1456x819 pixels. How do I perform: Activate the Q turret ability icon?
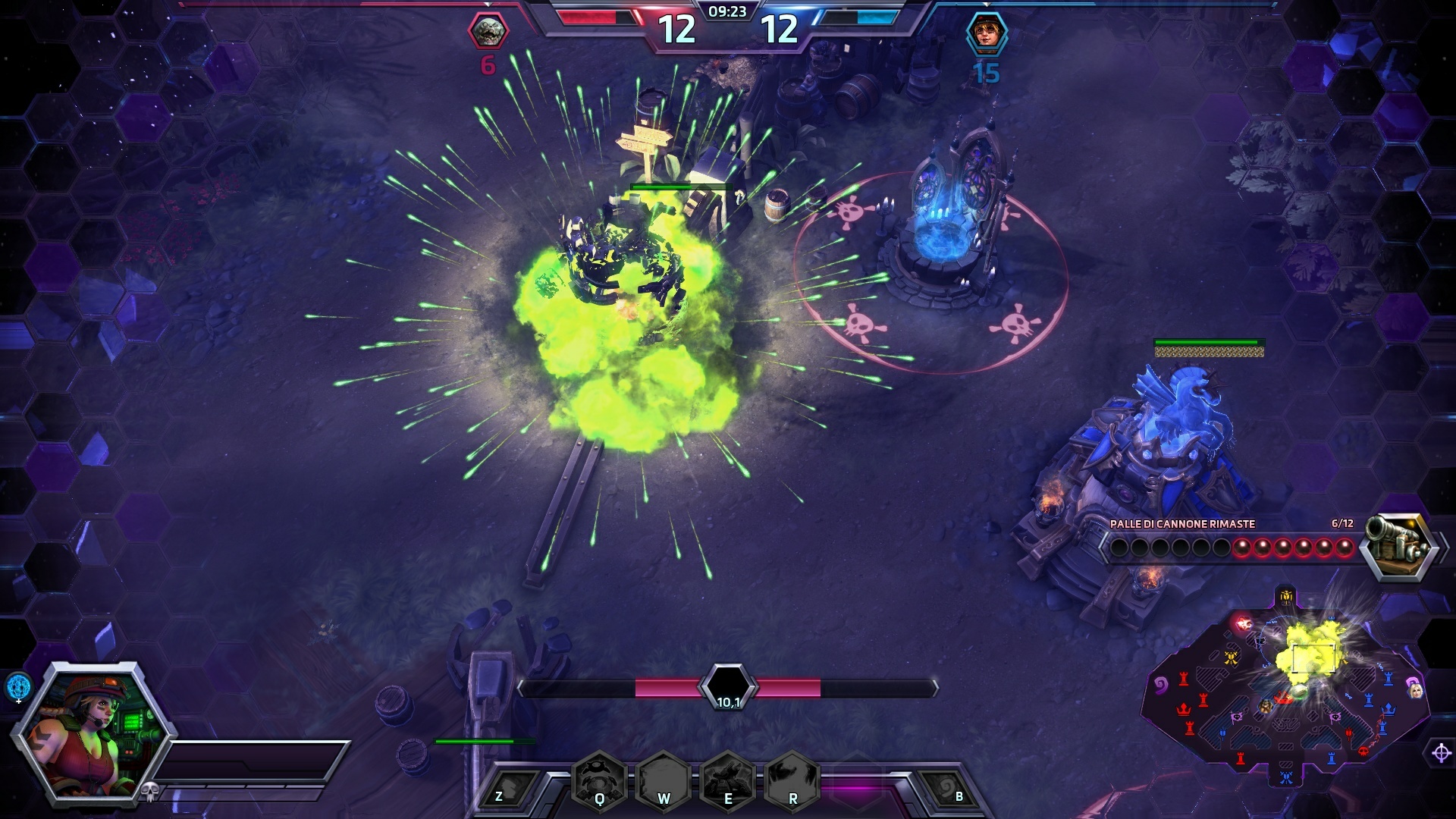599,780
